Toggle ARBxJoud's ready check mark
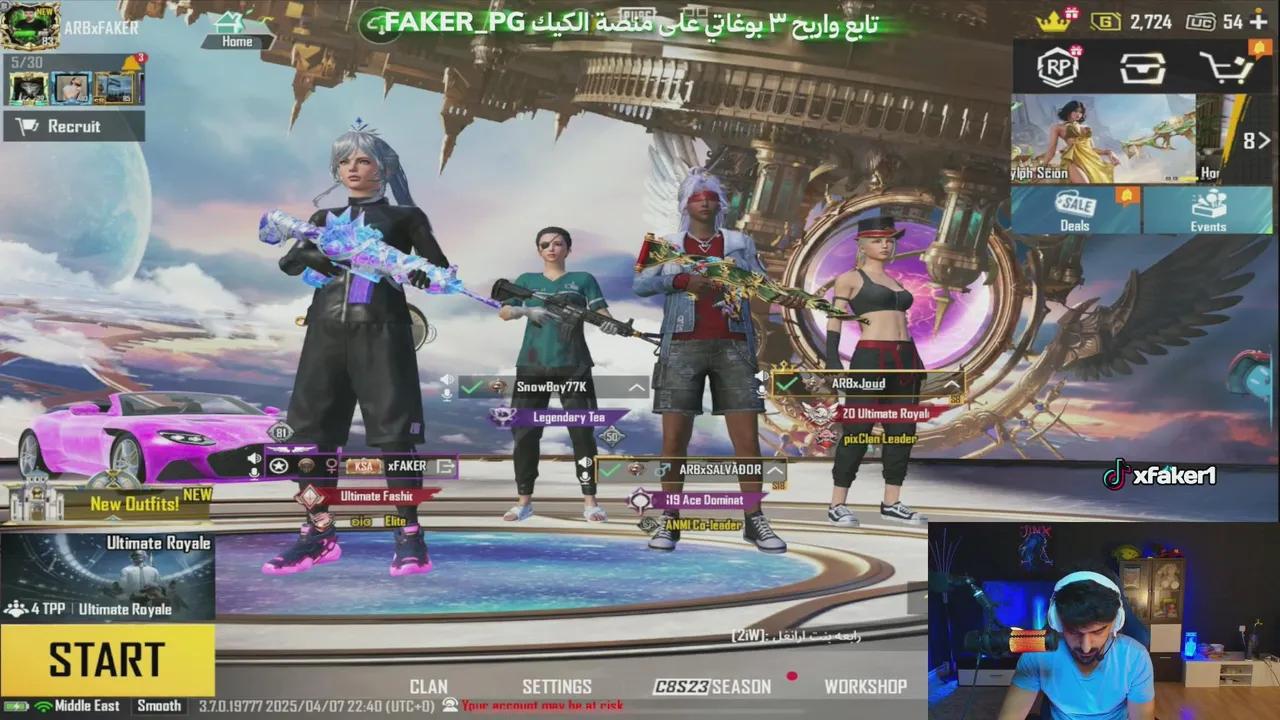 (788, 382)
